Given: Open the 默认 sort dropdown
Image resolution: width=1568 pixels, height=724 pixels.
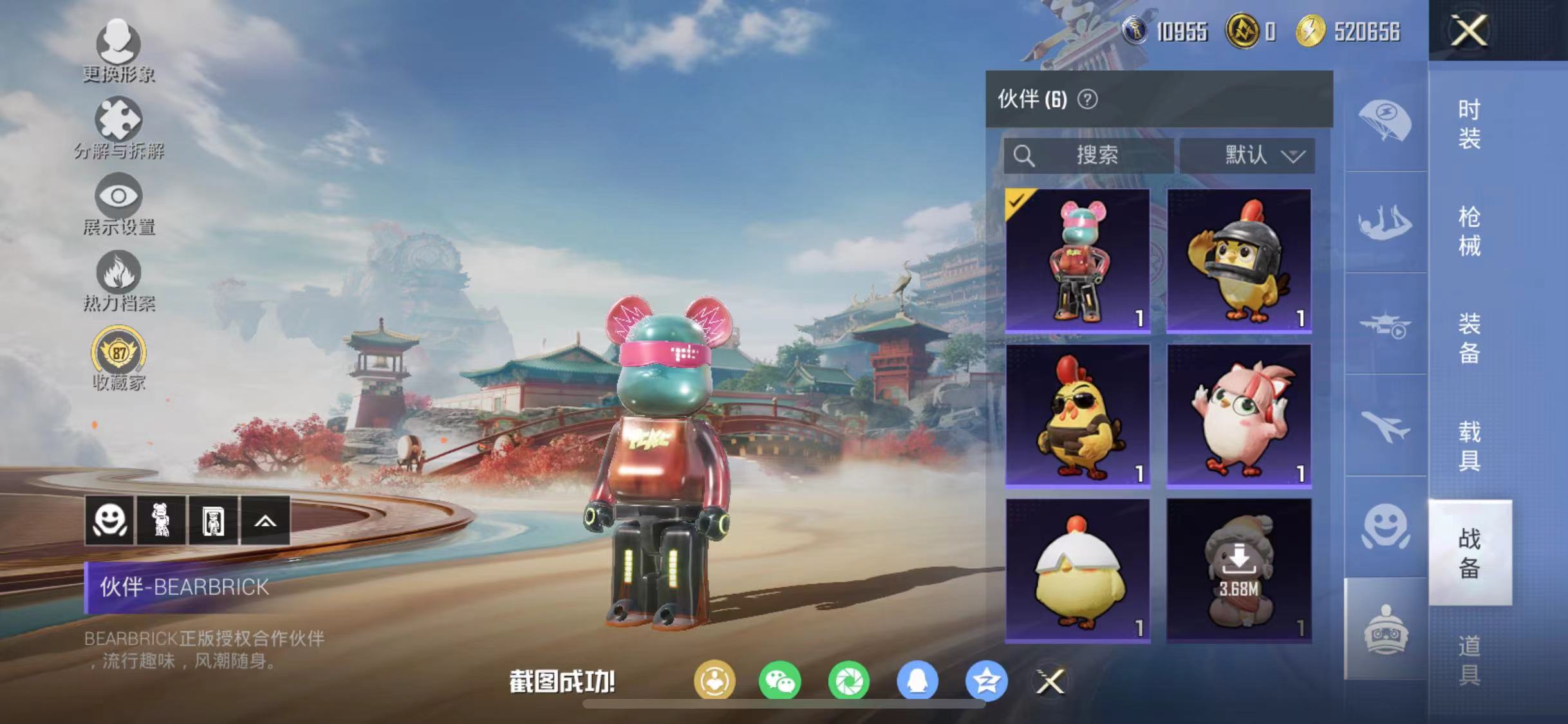Looking at the screenshot, I should coord(1247,154).
